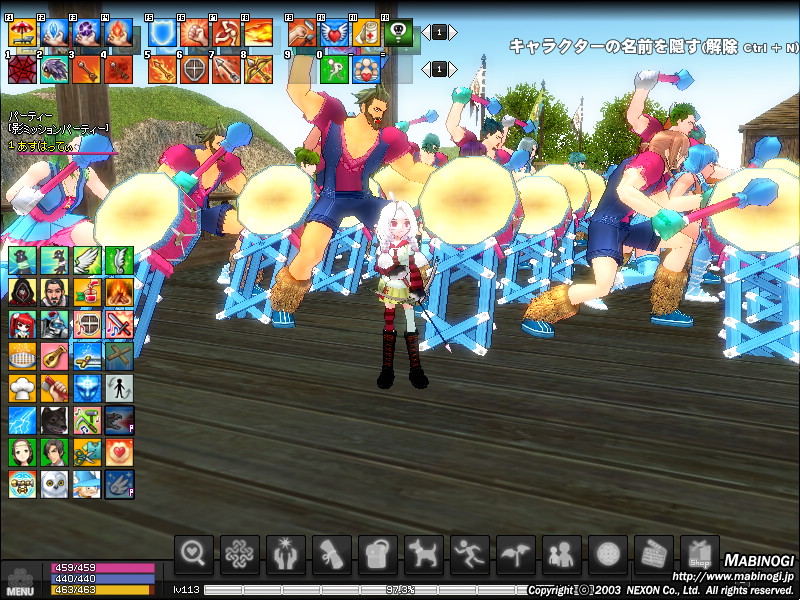Activate the black wolf icon

55,420
